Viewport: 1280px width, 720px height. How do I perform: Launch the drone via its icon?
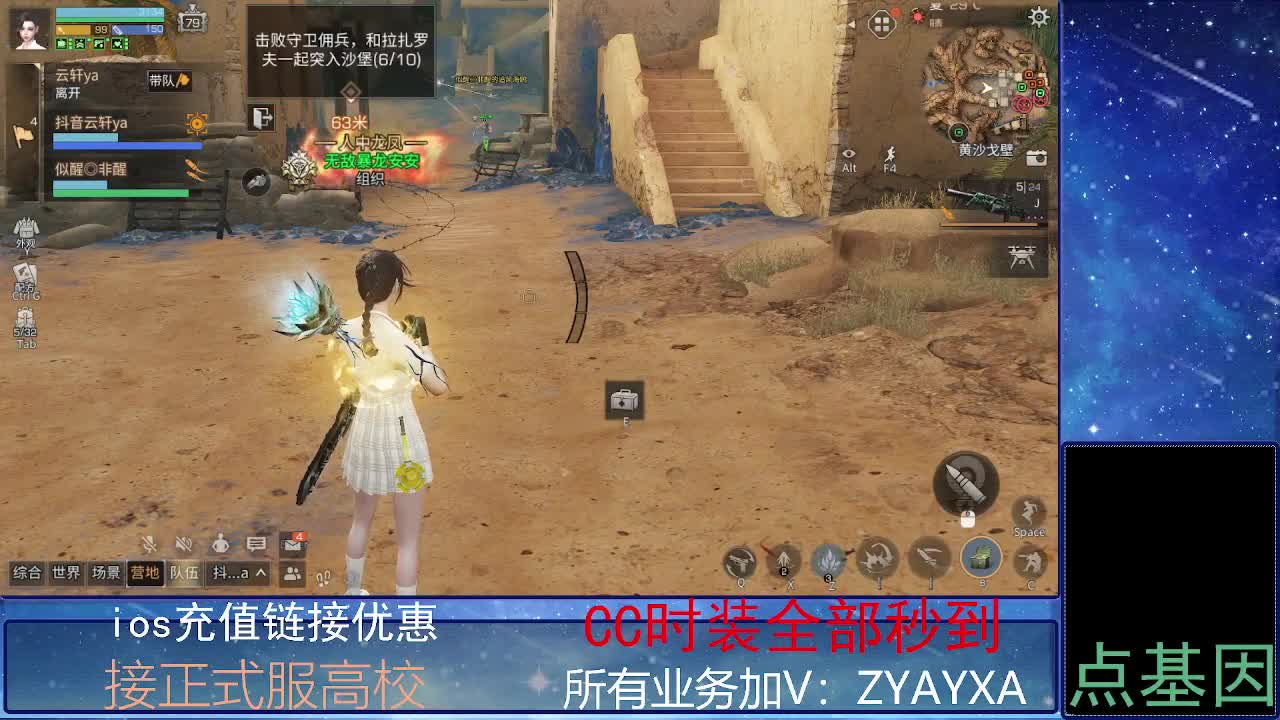(x=1022, y=256)
